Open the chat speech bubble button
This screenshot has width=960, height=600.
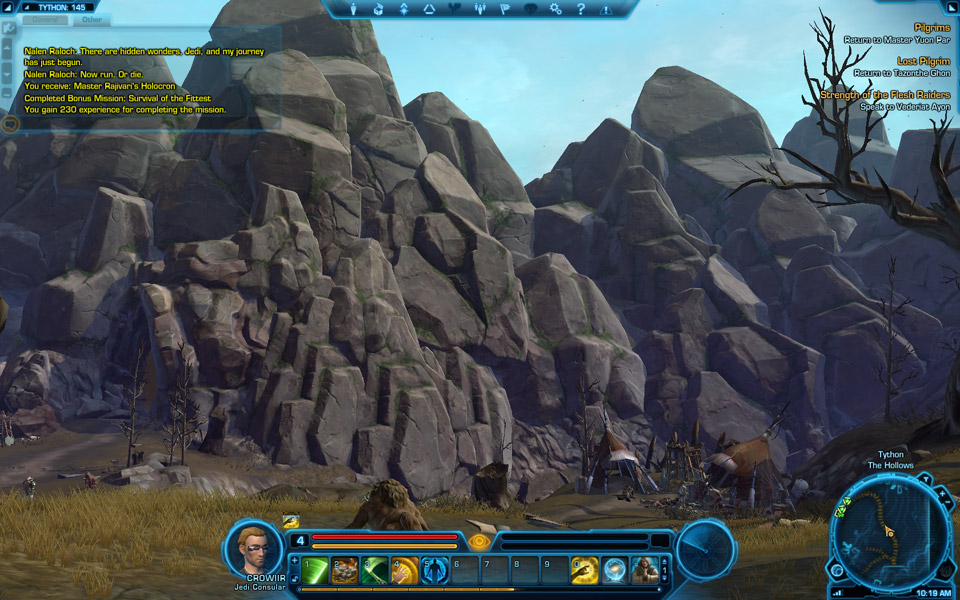click(x=9, y=124)
